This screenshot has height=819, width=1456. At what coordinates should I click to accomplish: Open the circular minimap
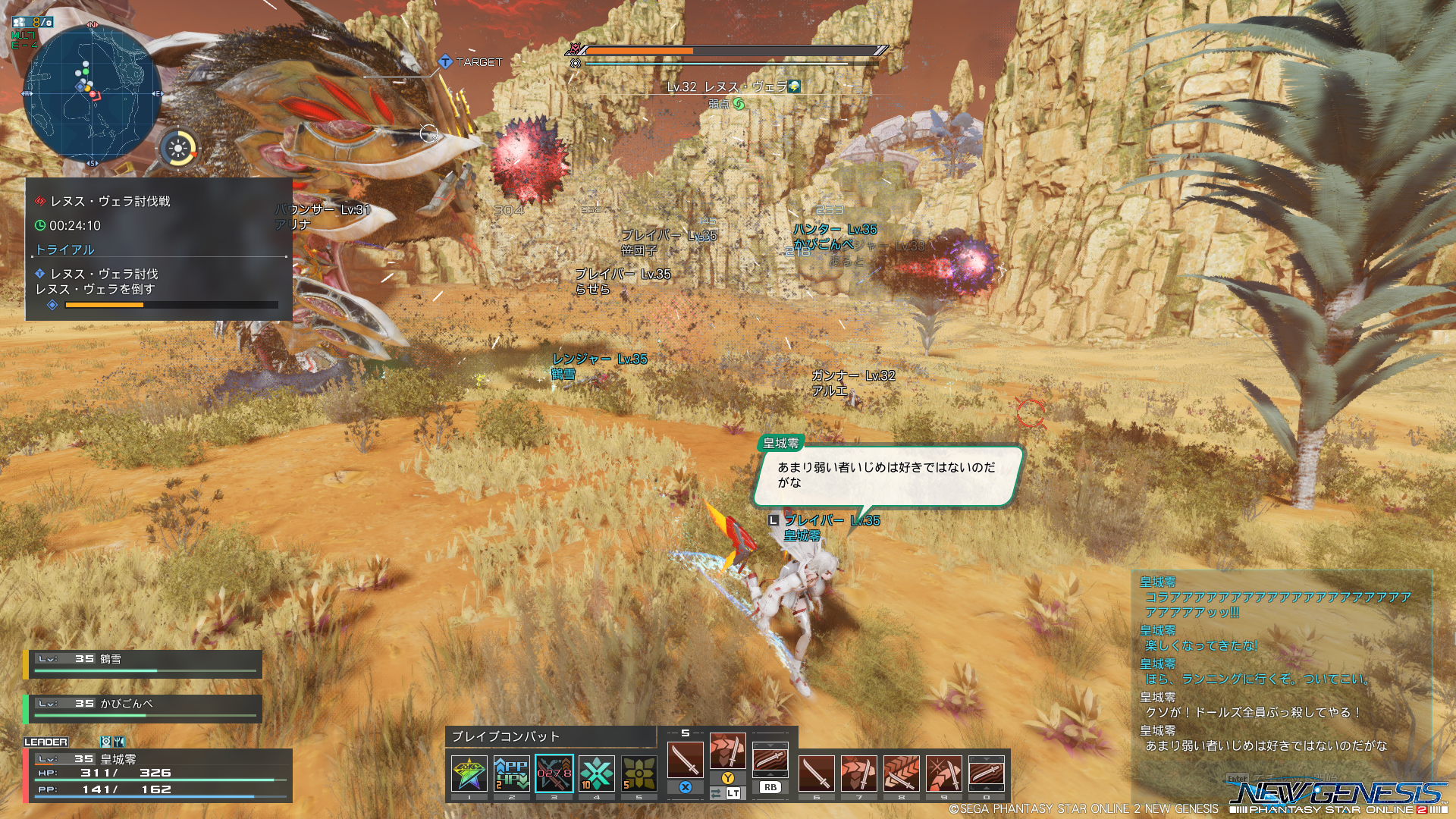(x=93, y=93)
